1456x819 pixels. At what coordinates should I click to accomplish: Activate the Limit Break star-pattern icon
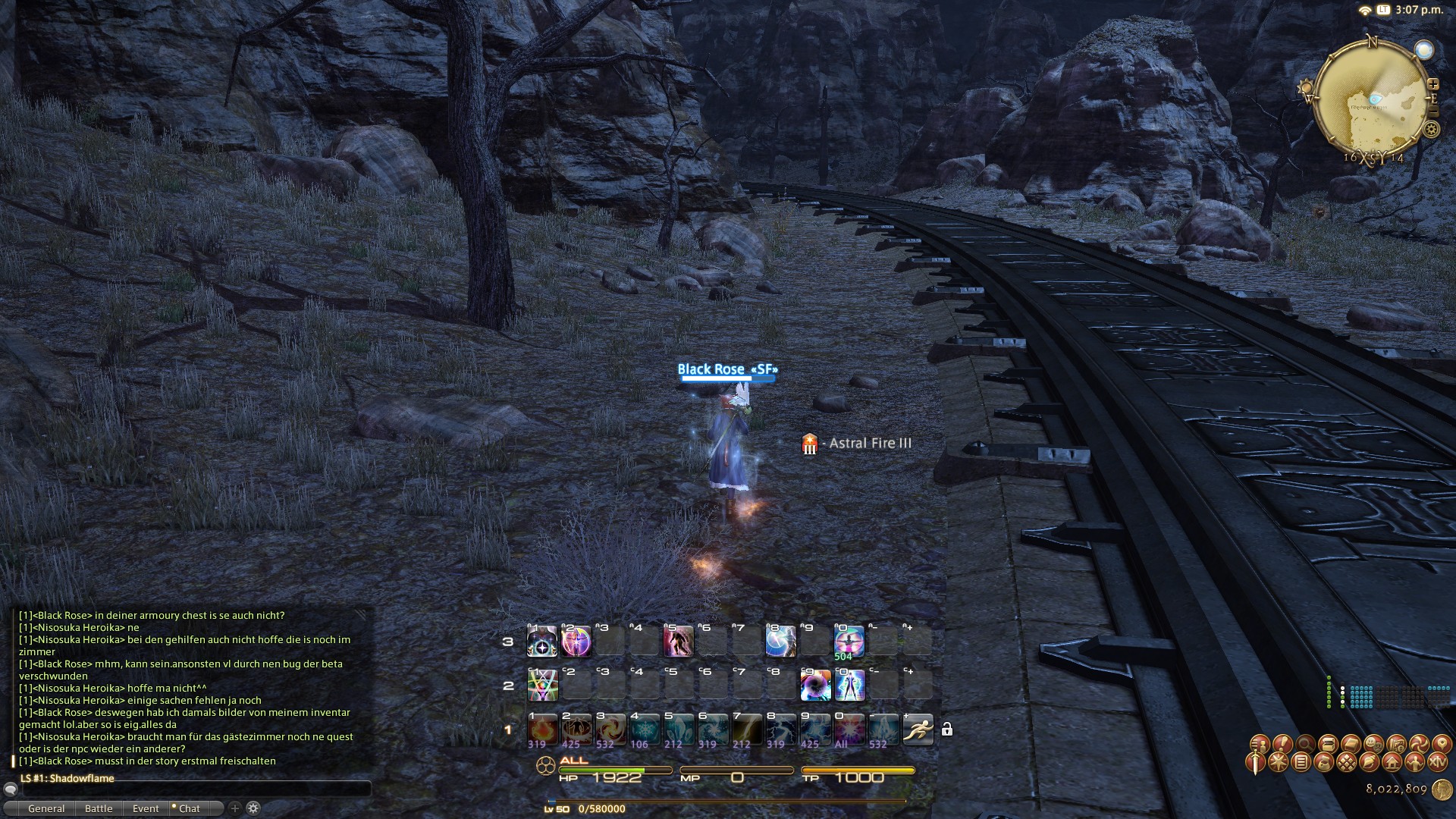542,686
